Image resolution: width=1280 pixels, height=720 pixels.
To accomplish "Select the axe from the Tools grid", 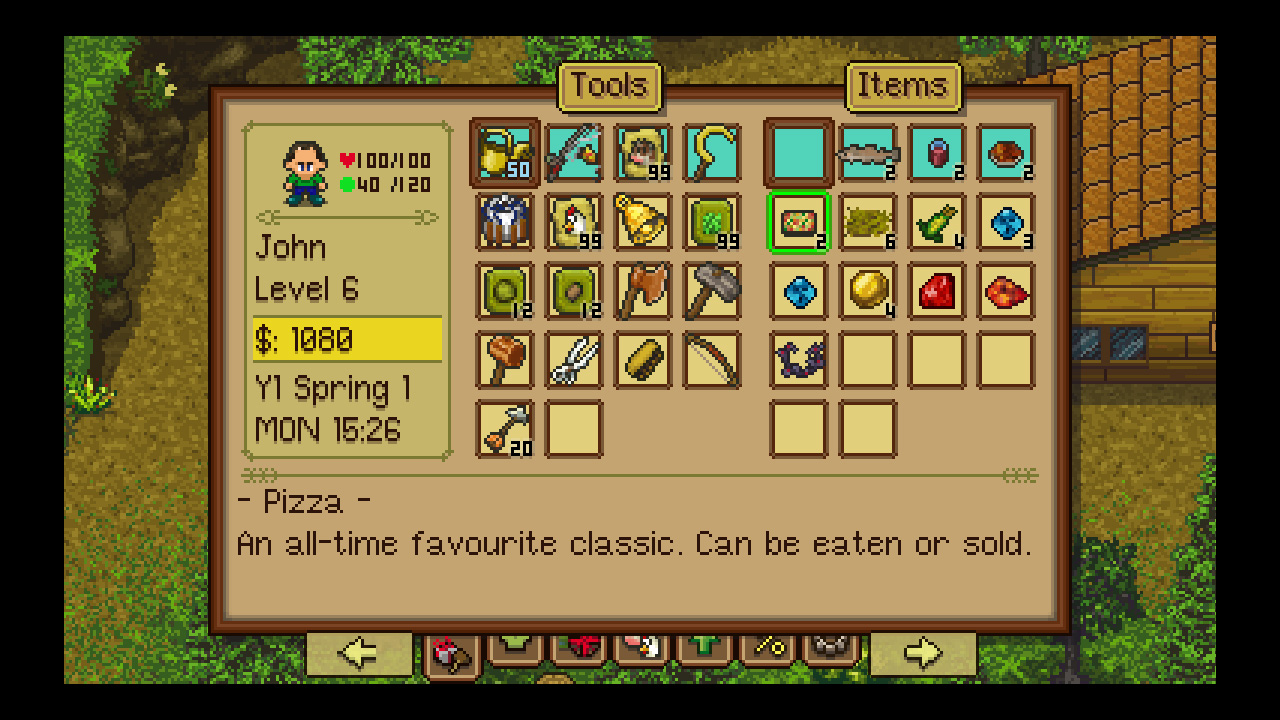I will click(x=642, y=291).
